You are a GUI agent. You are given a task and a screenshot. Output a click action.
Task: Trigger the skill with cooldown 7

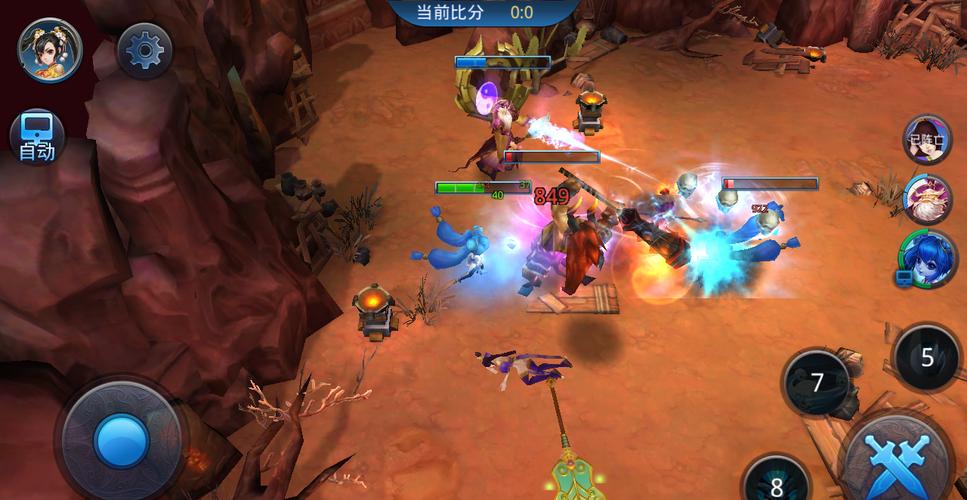click(x=817, y=382)
